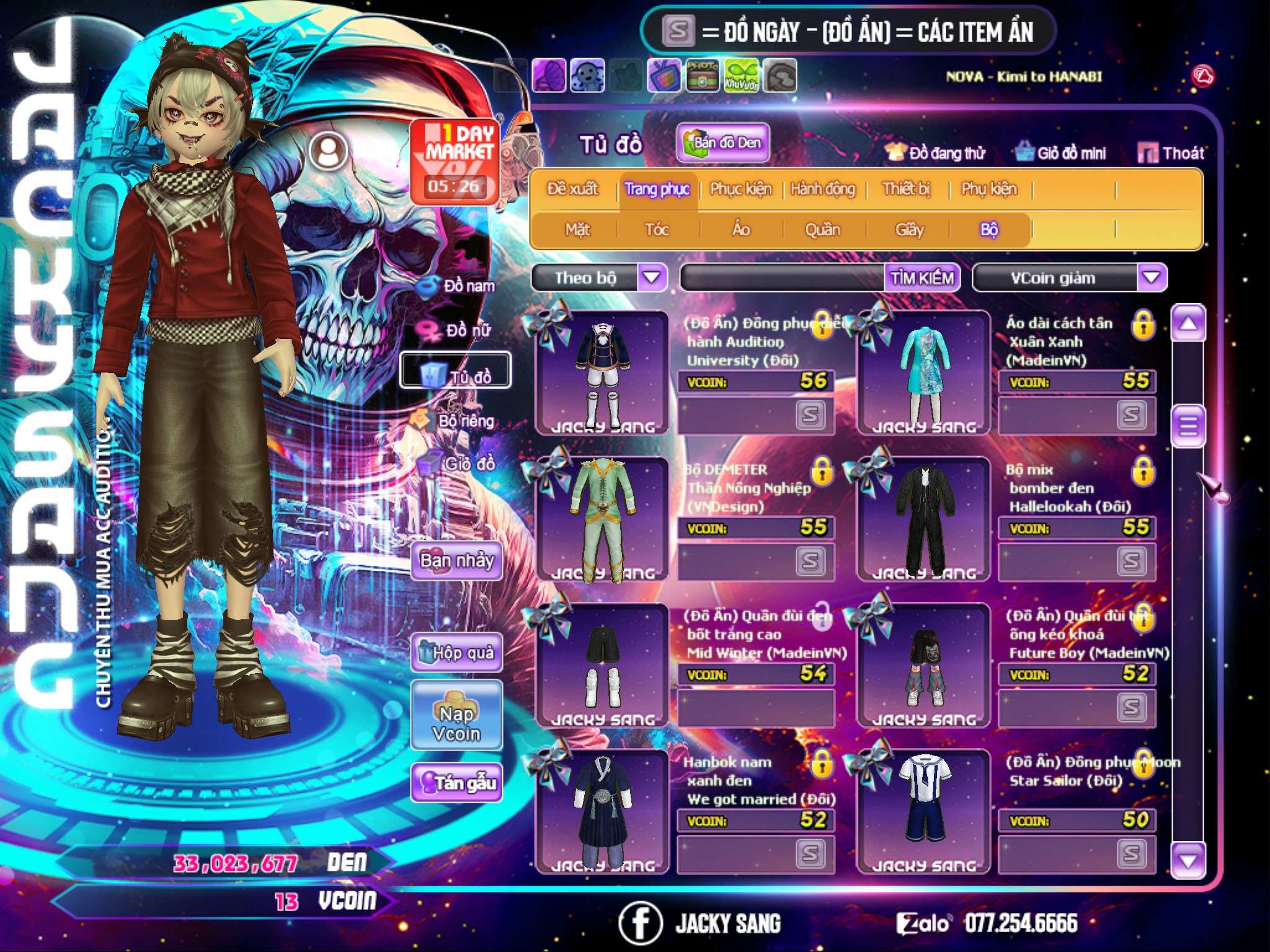Open the Theo bộ dropdown
The image size is (1270, 952).
(x=652, y=277)
